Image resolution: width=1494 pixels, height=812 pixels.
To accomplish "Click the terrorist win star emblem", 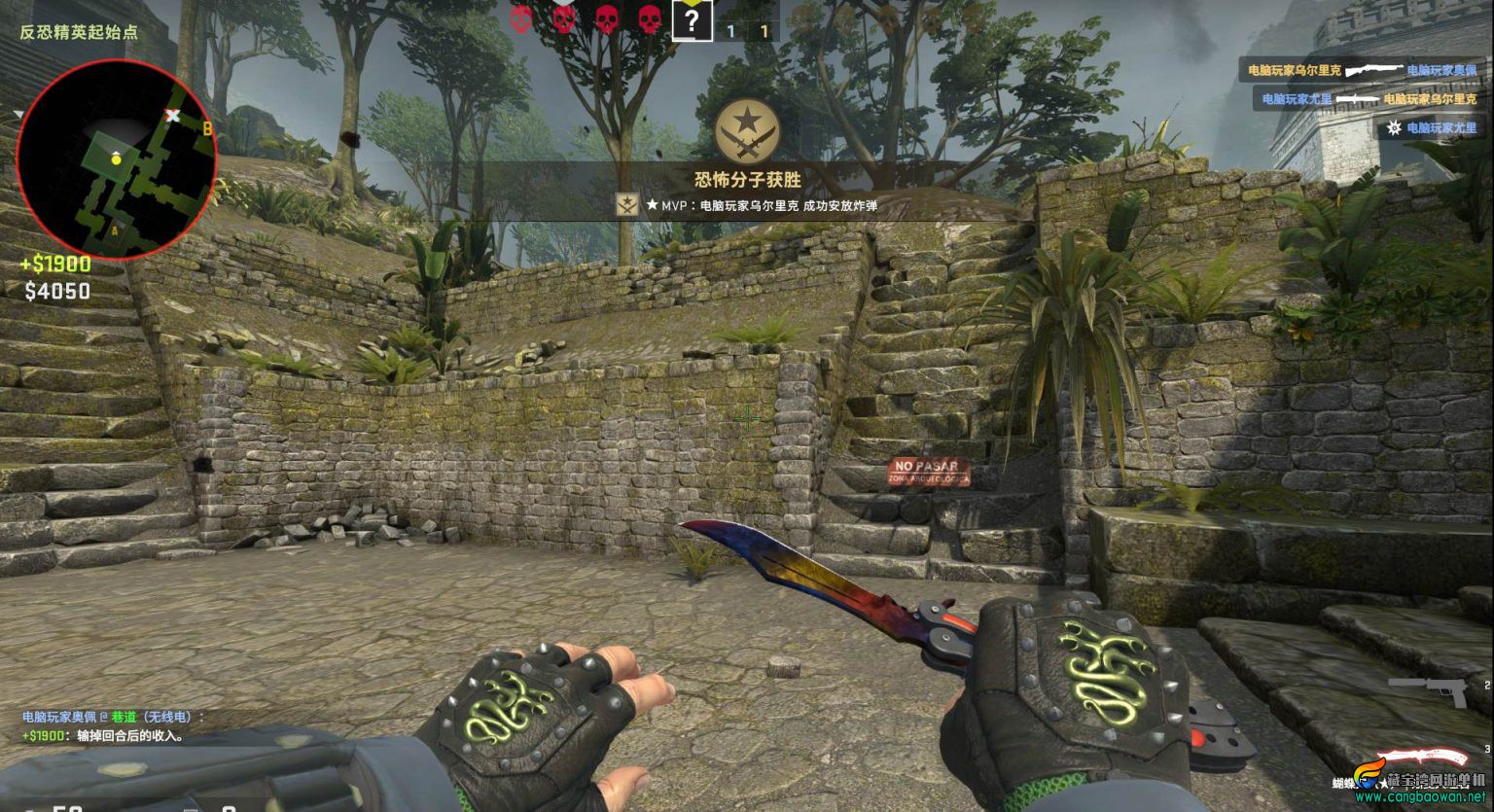I will click(x=746, y=131).
